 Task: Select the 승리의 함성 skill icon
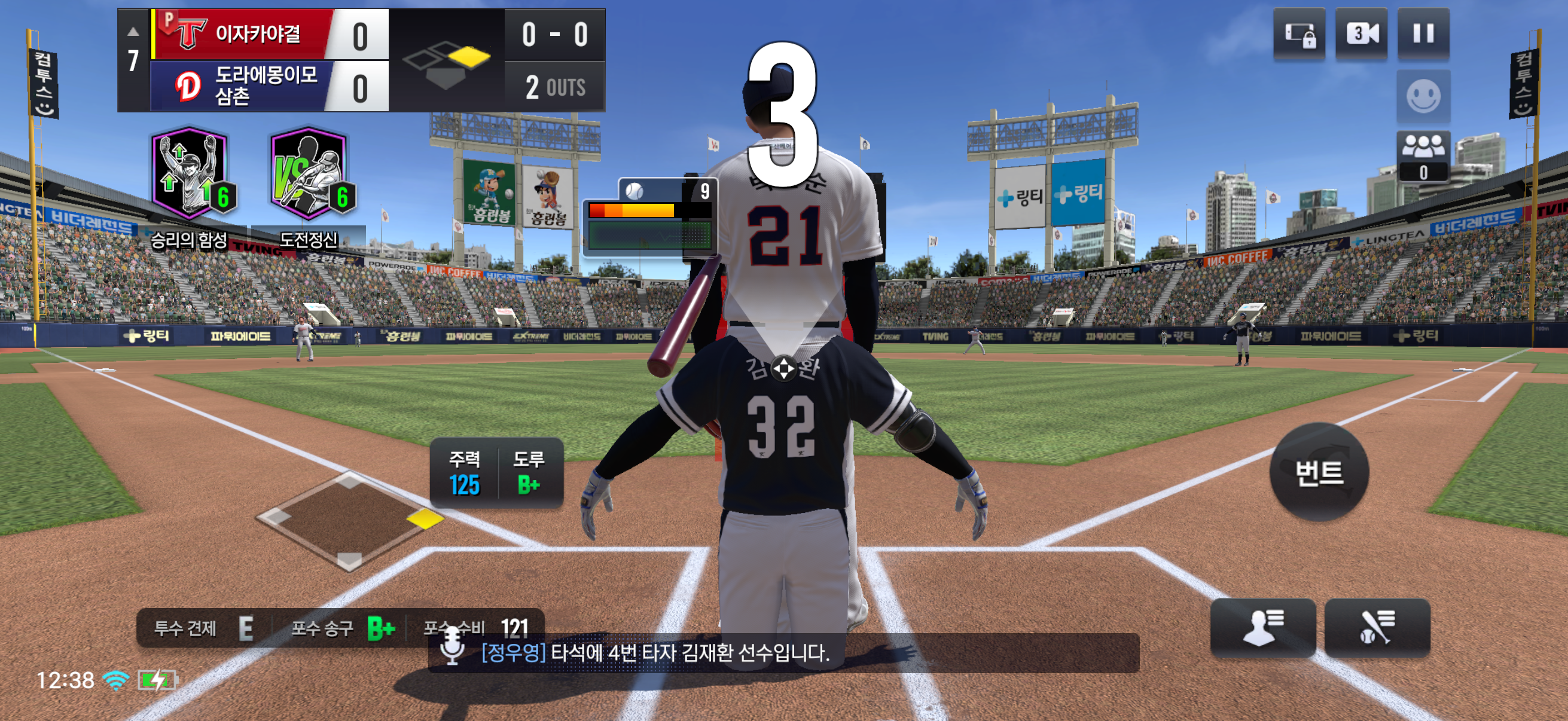(x=190, y=175)
